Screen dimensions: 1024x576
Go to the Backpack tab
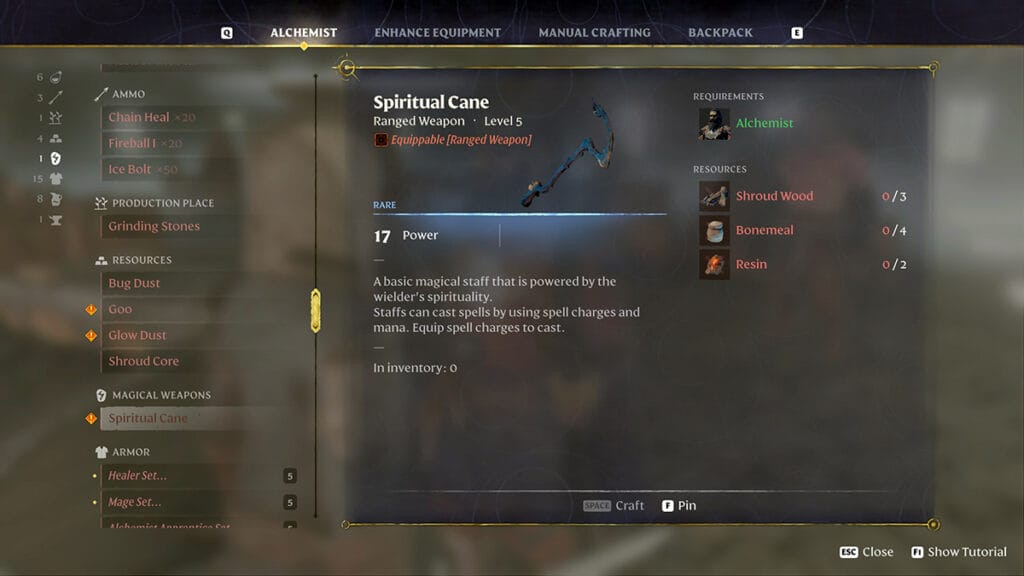tap(720, 33)
